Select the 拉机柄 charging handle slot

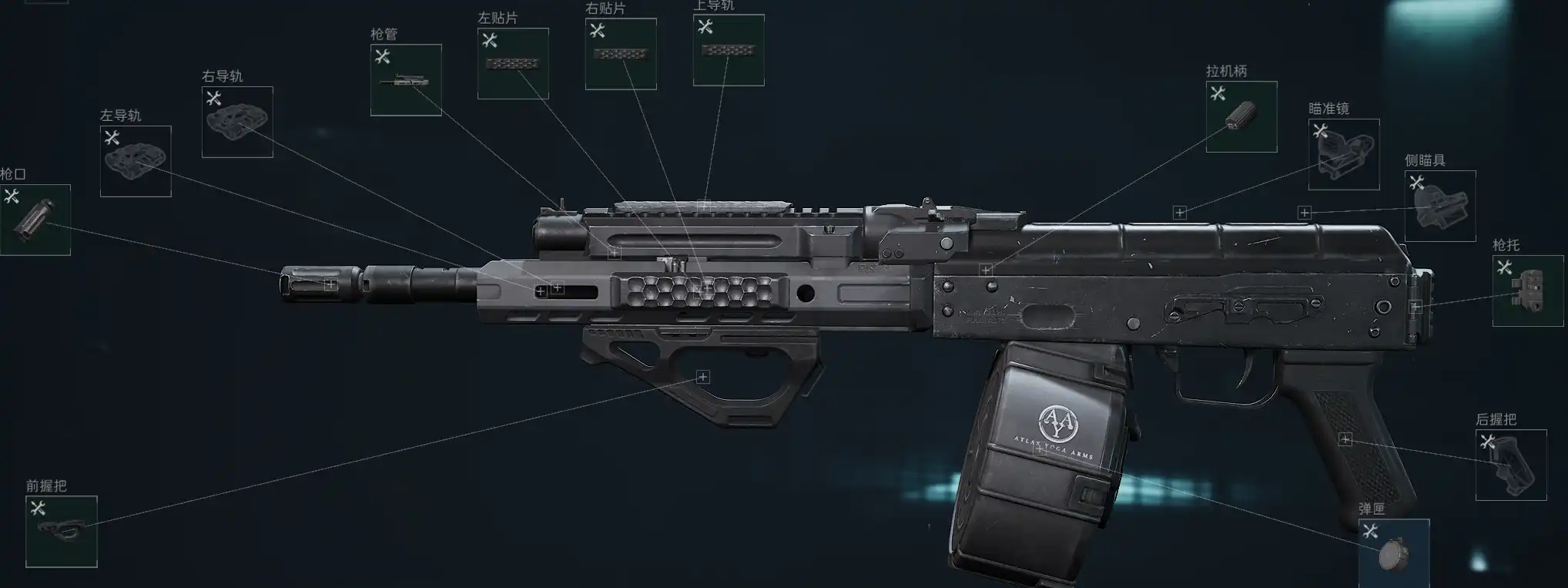1241,116
